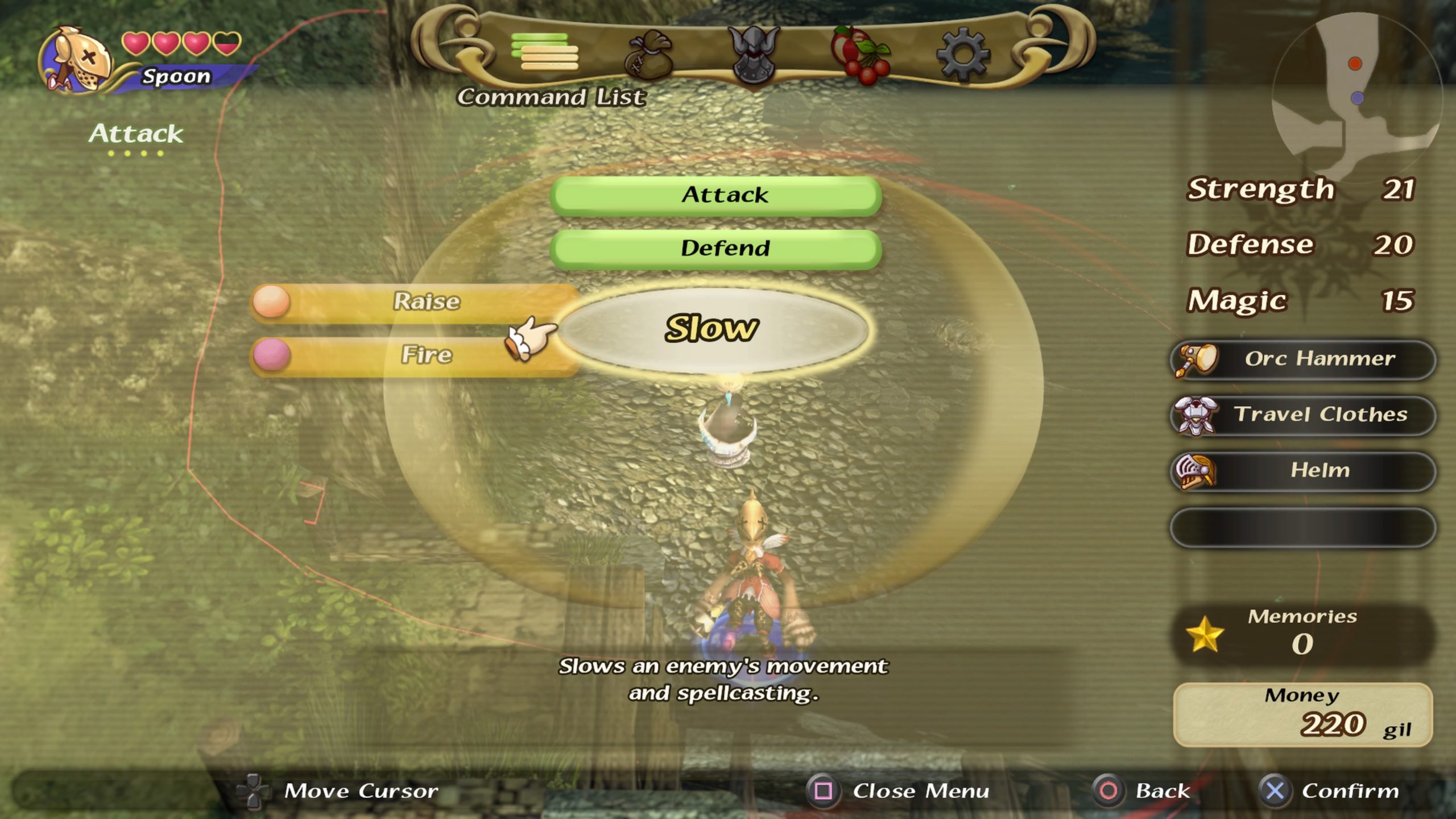Viewport: 1456px width, 819px height.
Task: Select the Helm equipment slot
Action: (x=1302, y=471)
